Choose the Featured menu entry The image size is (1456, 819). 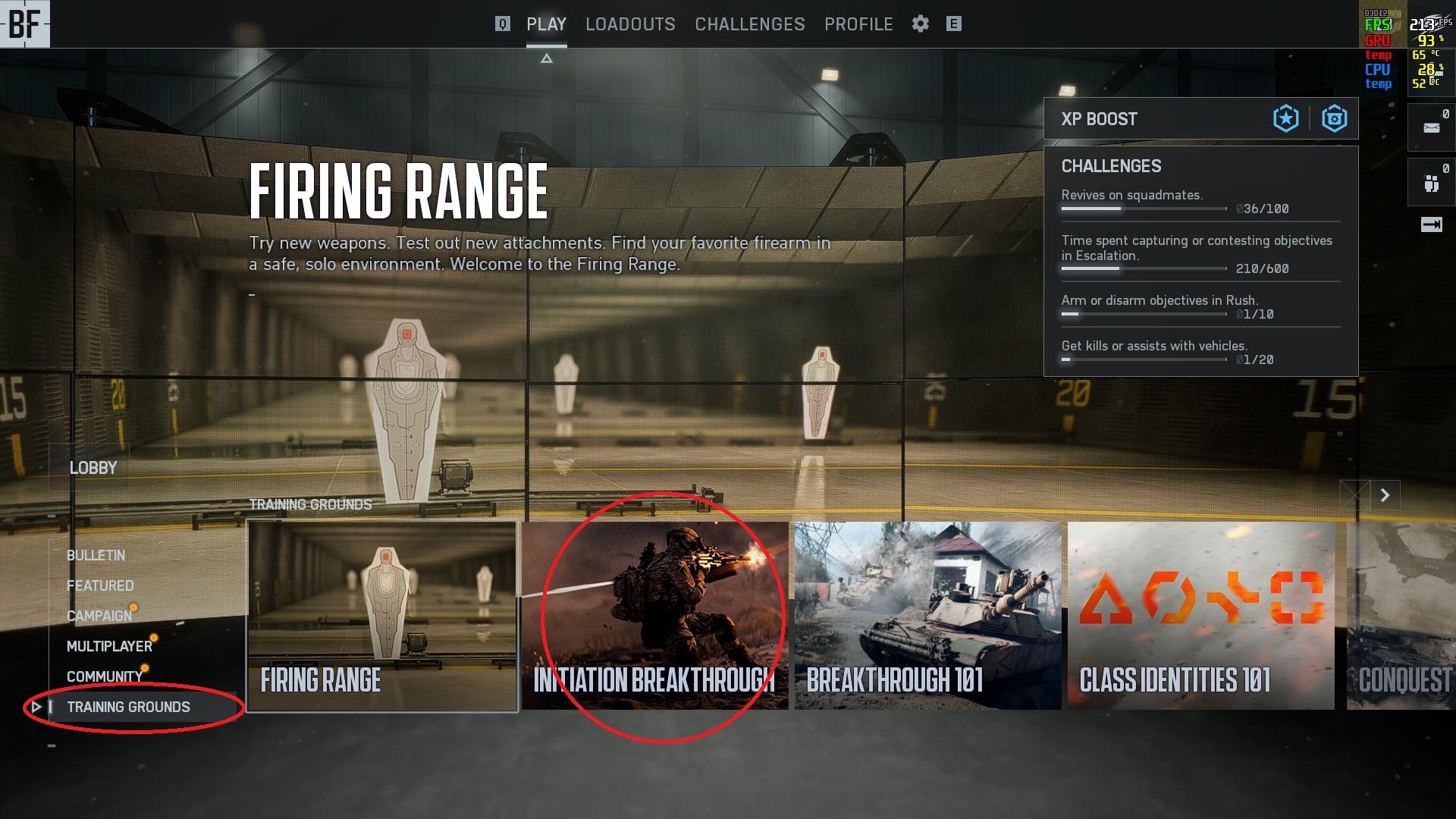coord(99,585)
